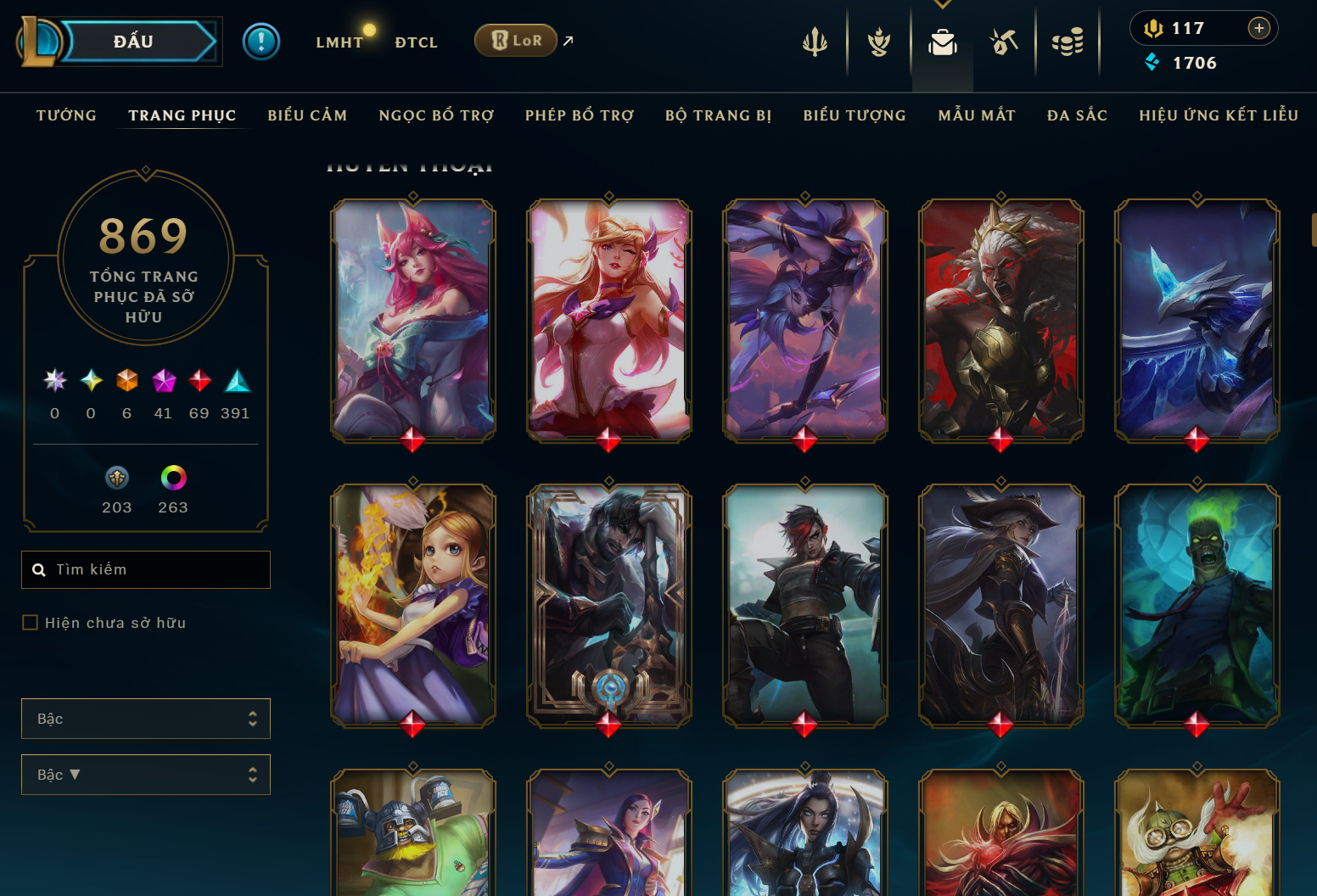This screenshot has width=1317, height=896.
Task: Choose the pink-haired fox girl skin card
Action: [413, 320]
